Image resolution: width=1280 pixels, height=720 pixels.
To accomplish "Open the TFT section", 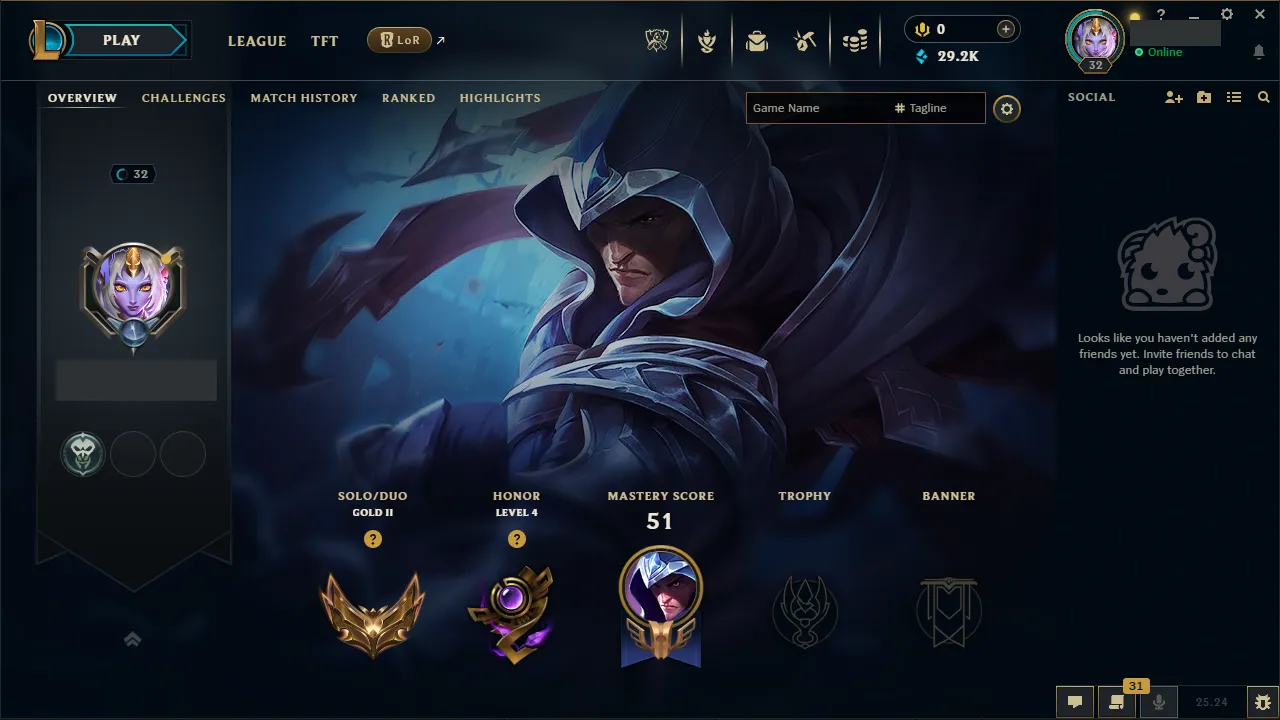I will [x=324, y=41].
